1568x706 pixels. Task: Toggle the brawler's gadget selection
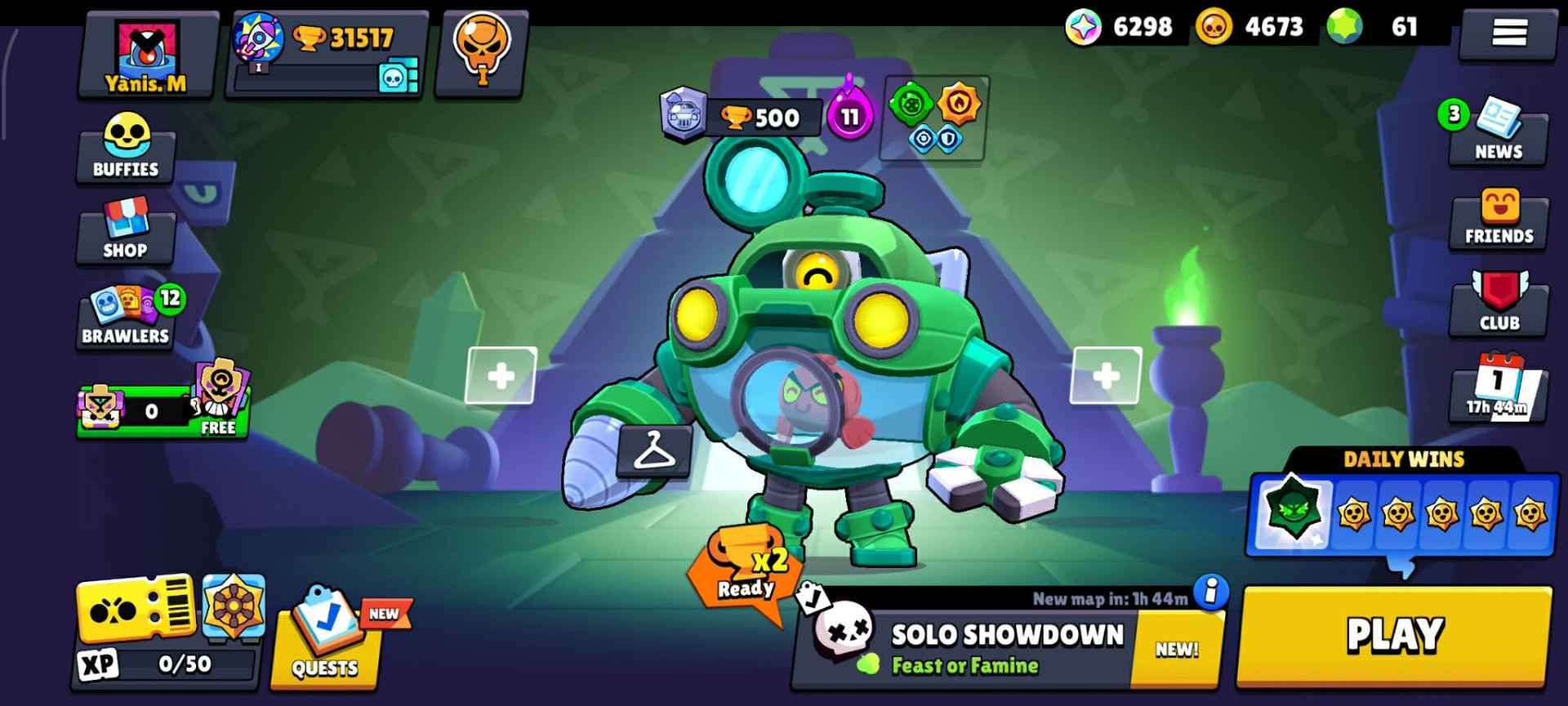click(x=912, y=105)
